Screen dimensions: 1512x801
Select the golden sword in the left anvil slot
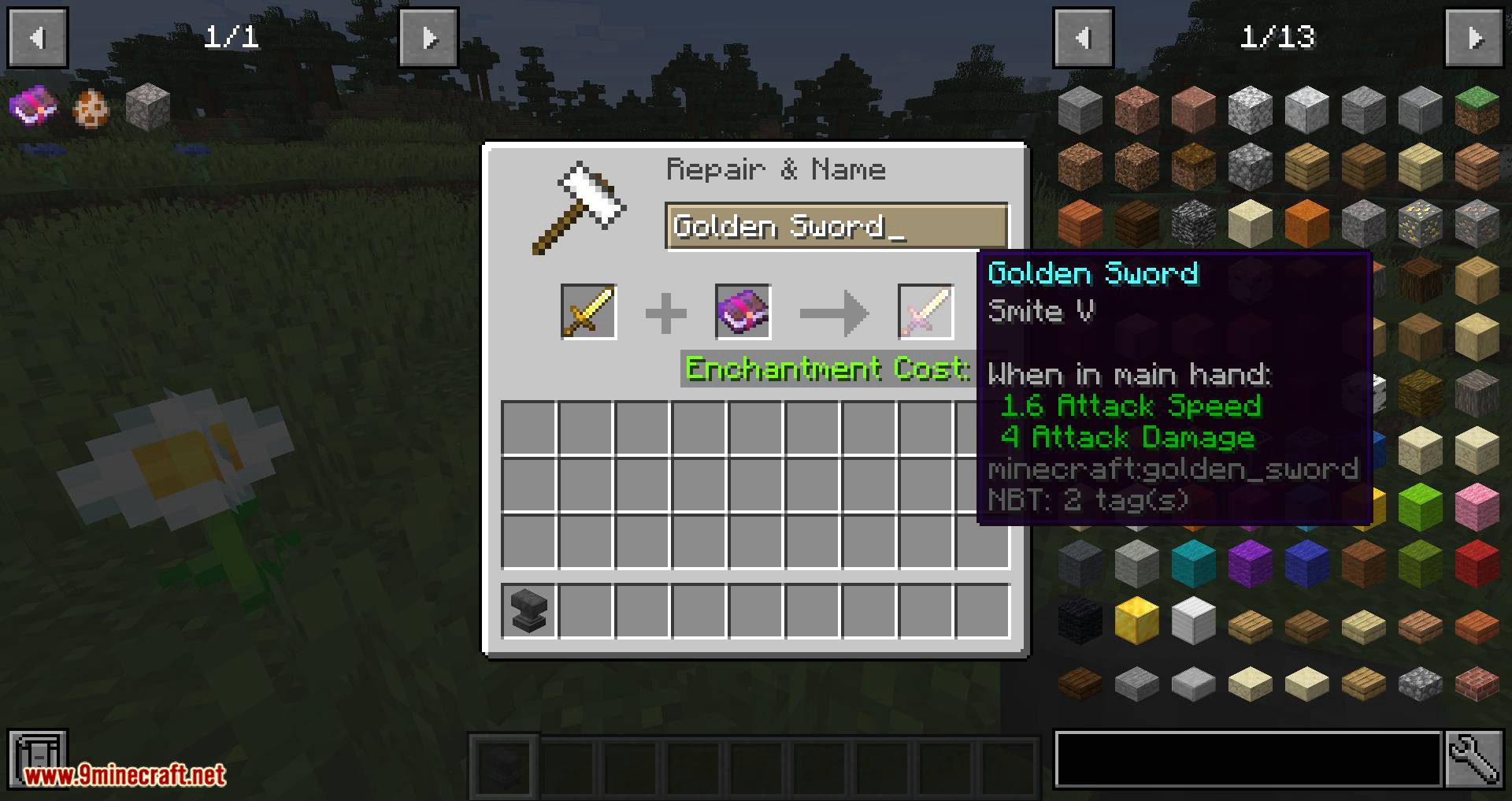(588, 312)
